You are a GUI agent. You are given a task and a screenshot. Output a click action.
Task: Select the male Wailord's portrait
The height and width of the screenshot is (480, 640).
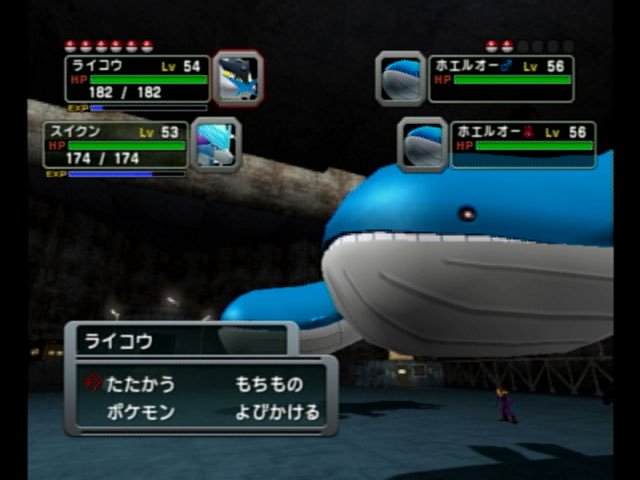click(401, 78)
